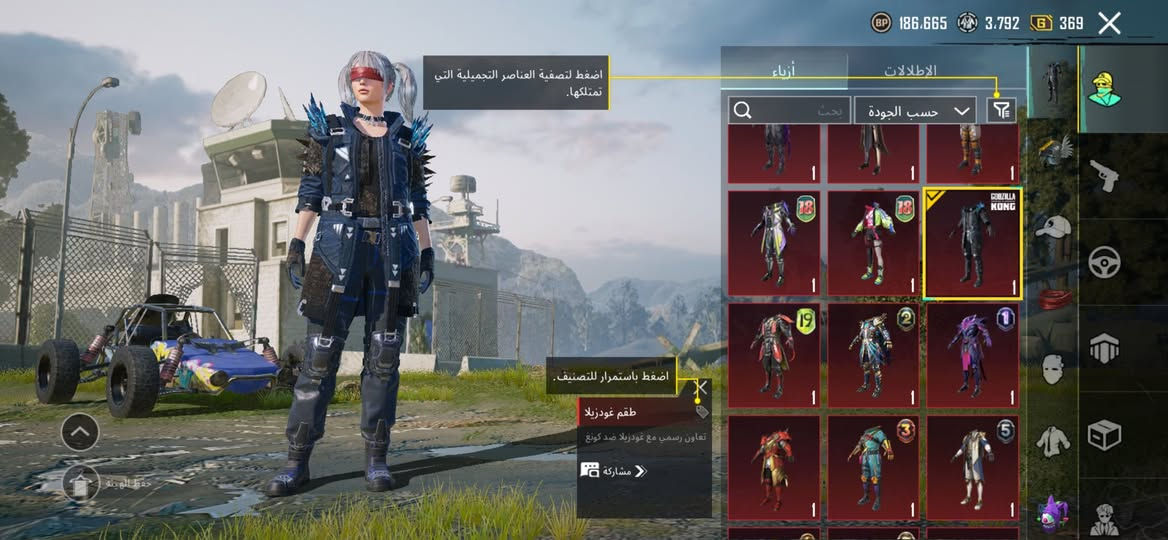The height and width of the screenshot is (540, 1168).
Task: Click the owned-items filter funnel icon
Action: pos(1000,111)
